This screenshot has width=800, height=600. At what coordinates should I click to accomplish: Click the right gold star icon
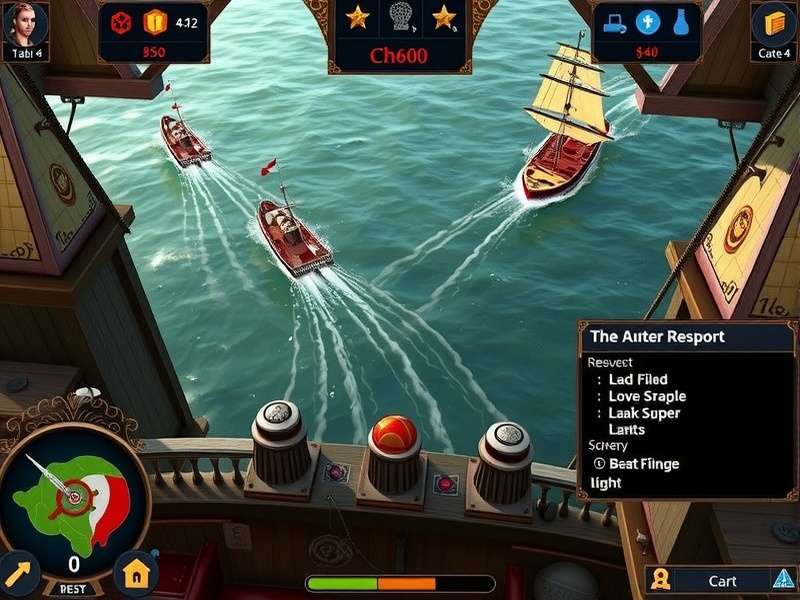tap(443, 17)
